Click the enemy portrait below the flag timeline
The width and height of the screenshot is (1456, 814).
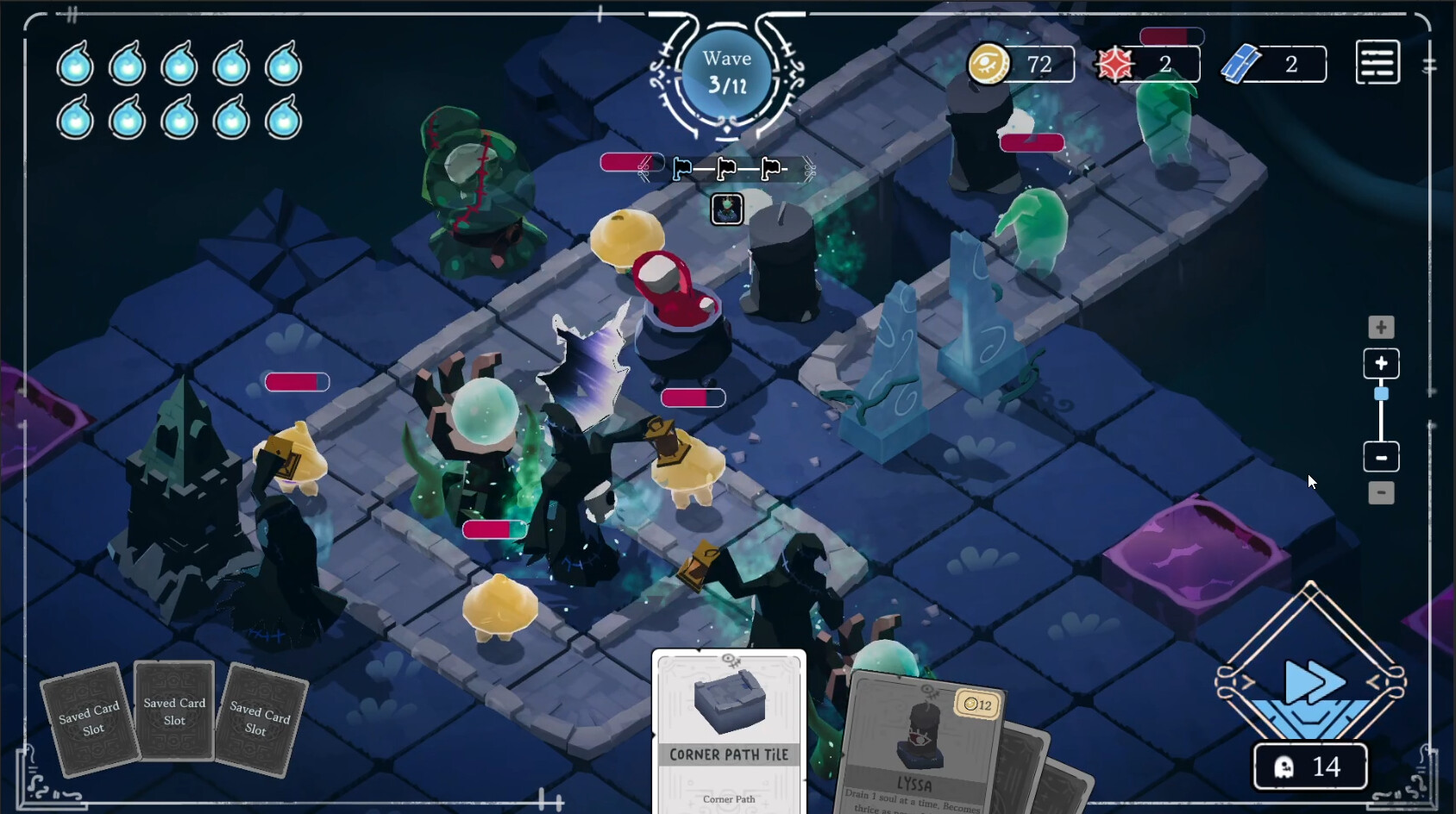coord(726,208)
